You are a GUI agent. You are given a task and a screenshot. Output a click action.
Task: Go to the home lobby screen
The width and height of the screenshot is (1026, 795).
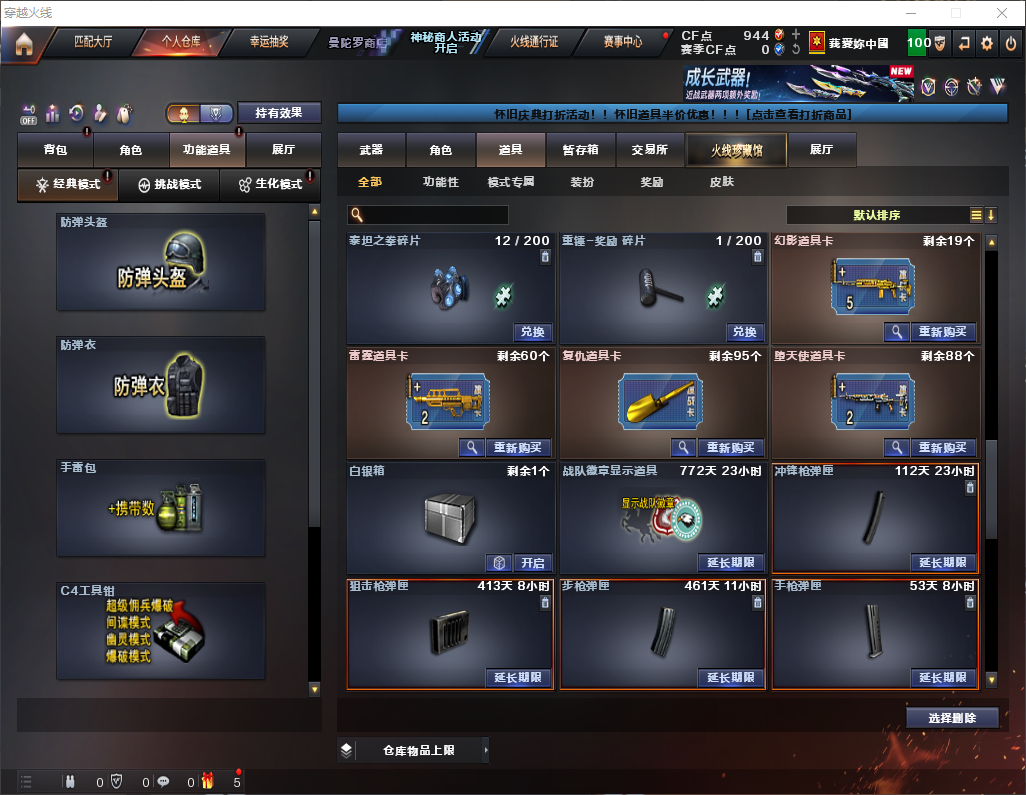(23, 43)
